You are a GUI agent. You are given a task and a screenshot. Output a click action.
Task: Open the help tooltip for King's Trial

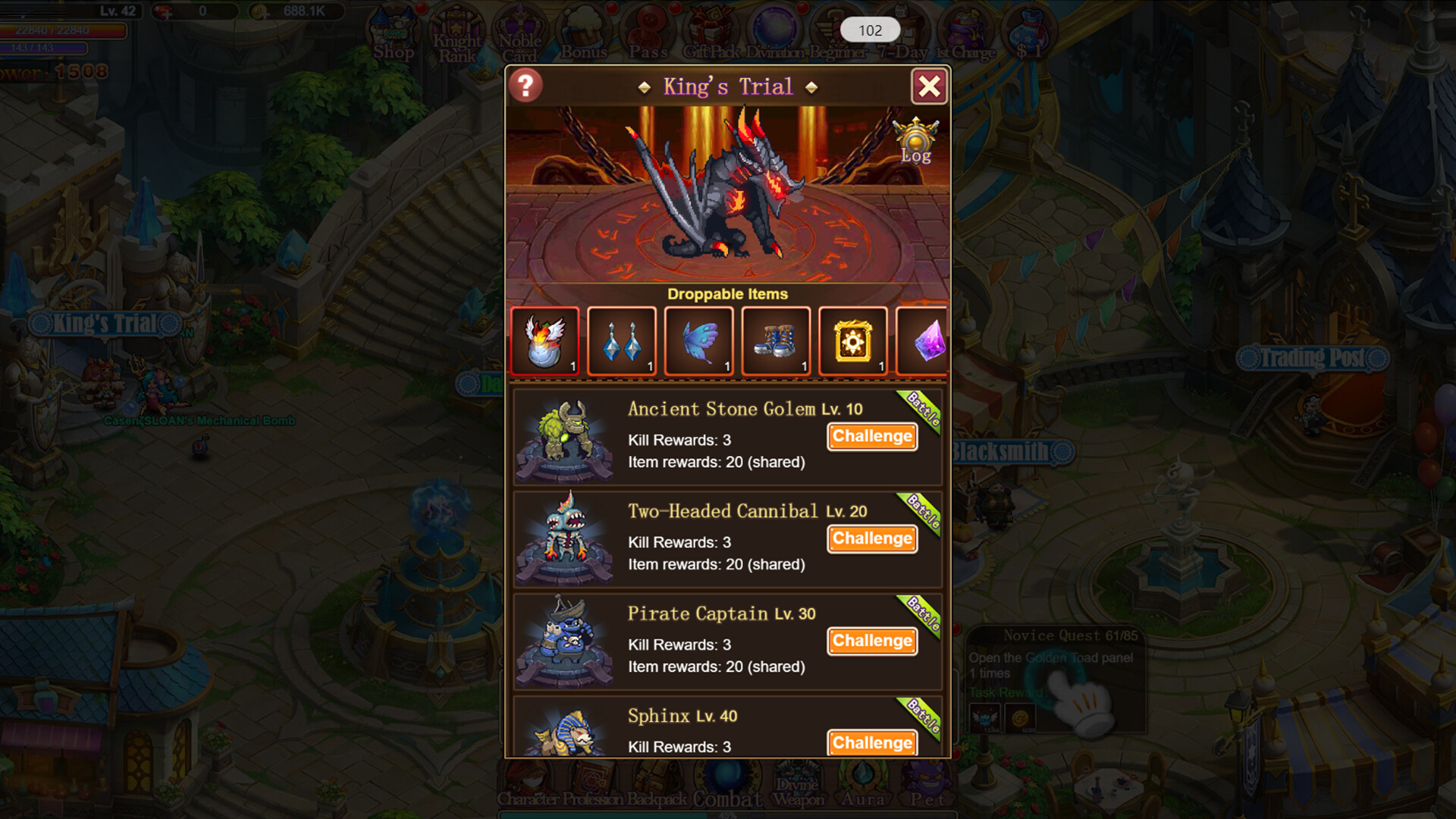coord(526,86)
